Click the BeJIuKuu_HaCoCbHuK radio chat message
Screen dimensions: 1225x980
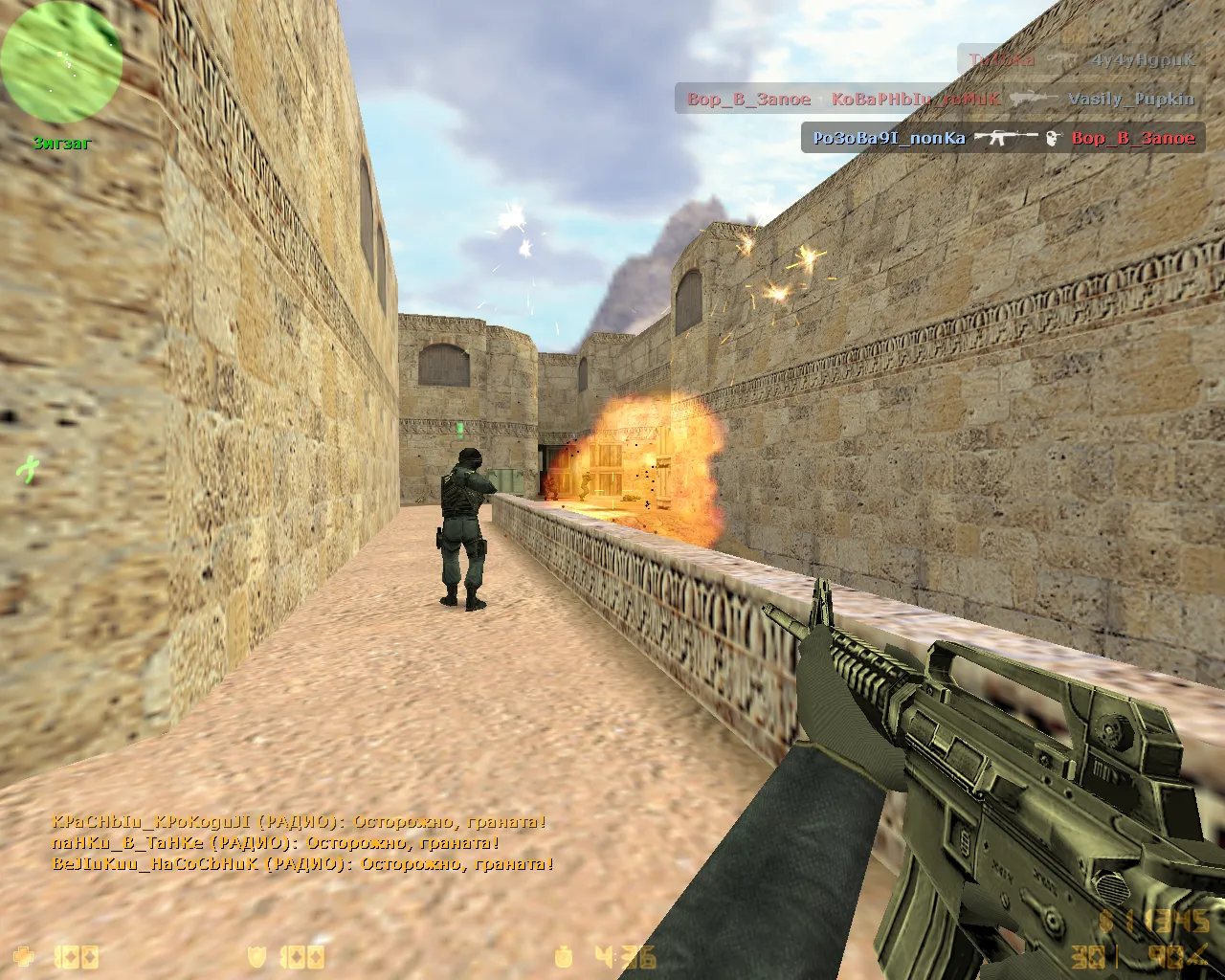(302, 864)
